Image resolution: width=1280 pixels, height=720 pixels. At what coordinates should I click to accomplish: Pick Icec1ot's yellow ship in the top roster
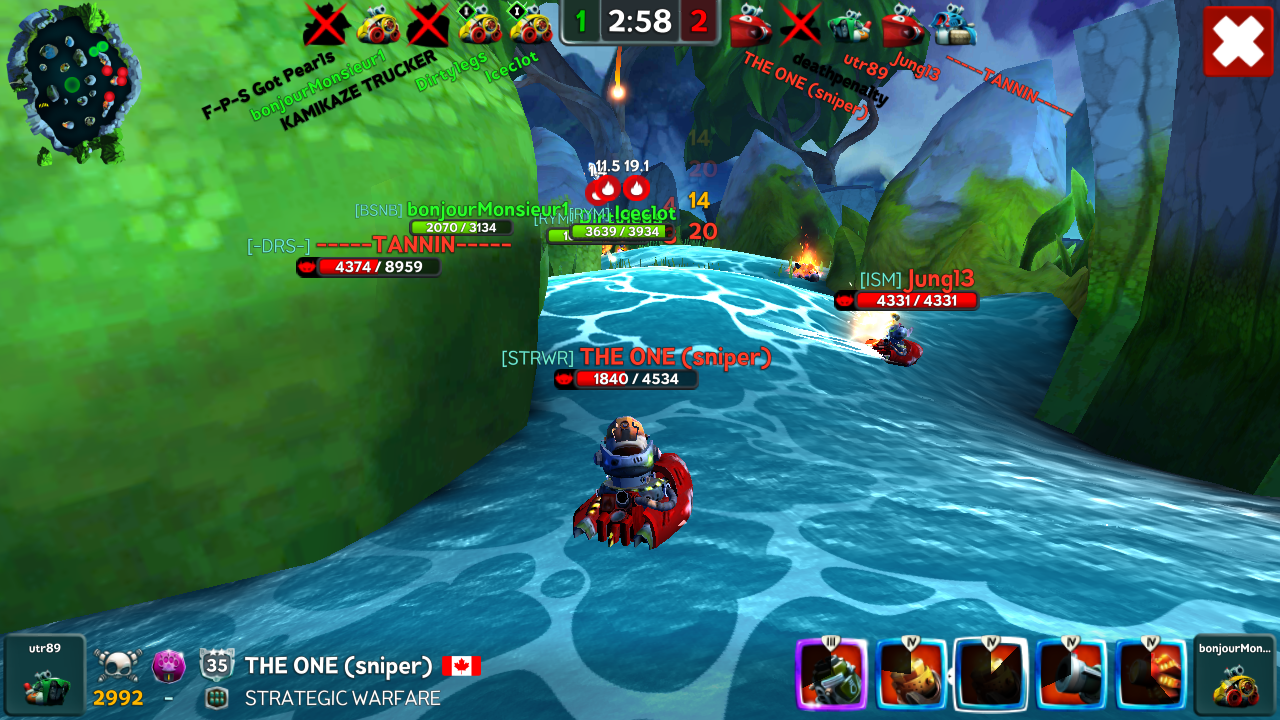pos(531,26)
